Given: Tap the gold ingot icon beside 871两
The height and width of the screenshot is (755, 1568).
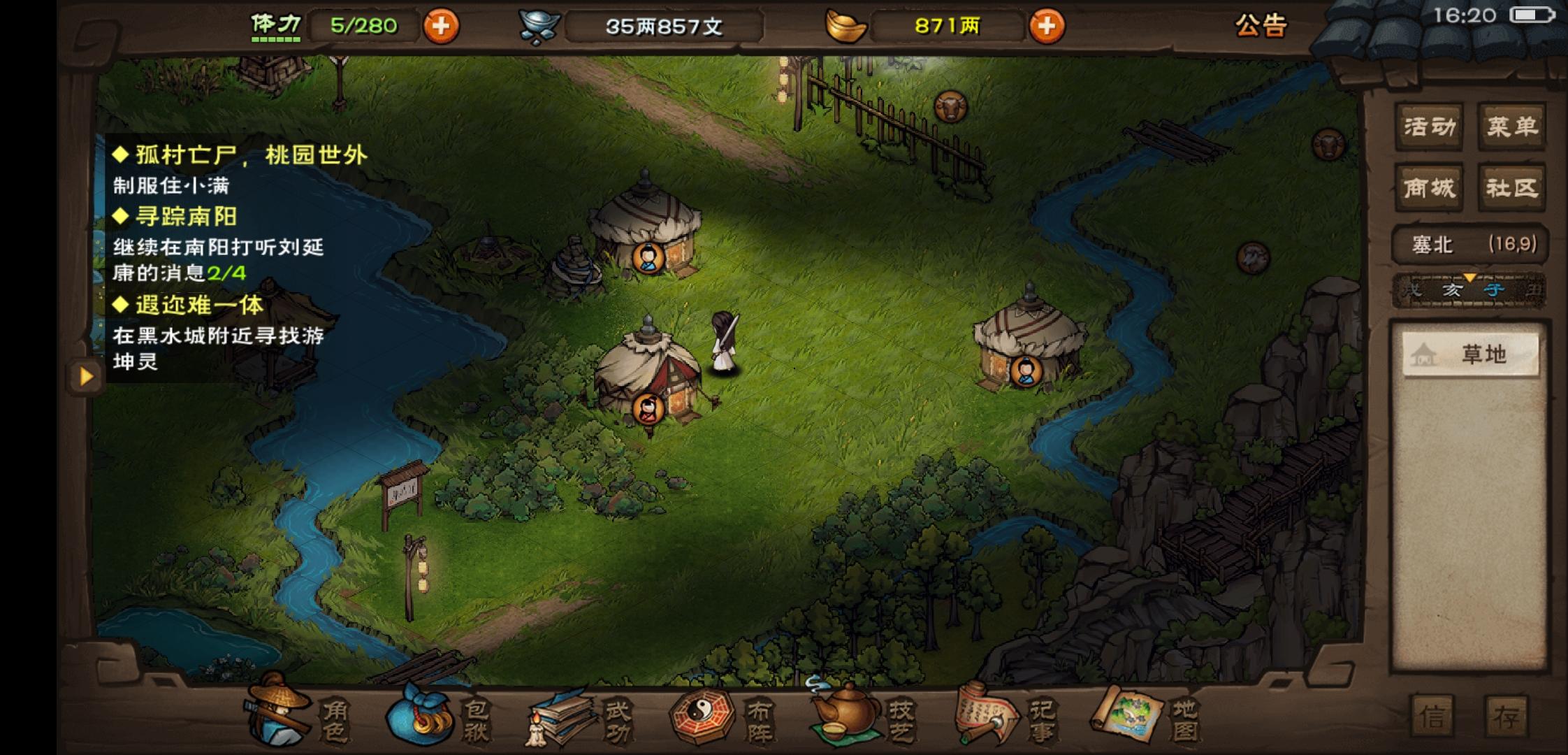Looking at the screenshot, I should click(848, 26).
